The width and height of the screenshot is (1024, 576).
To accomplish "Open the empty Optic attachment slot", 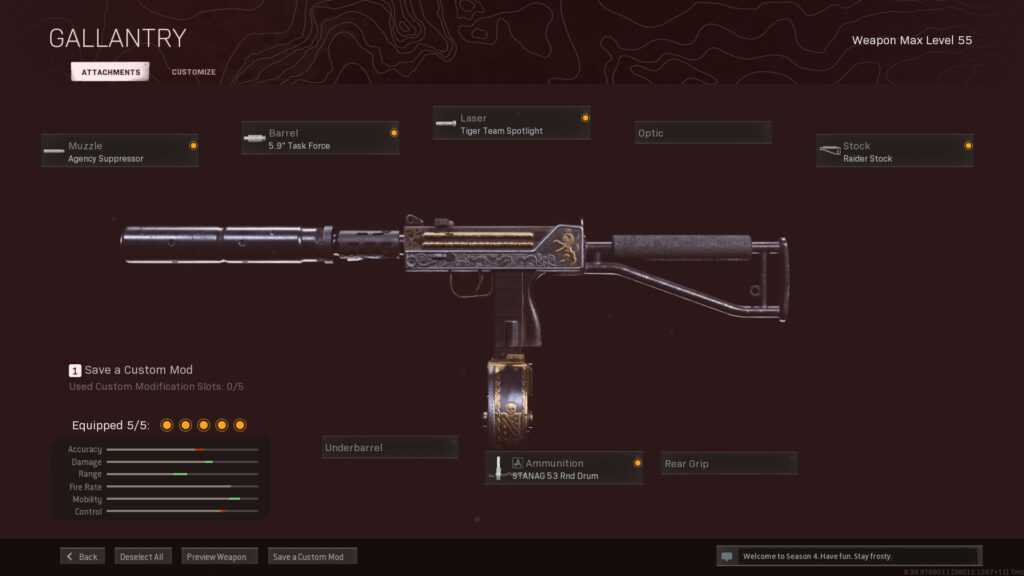I will click(x=703, y=133).
